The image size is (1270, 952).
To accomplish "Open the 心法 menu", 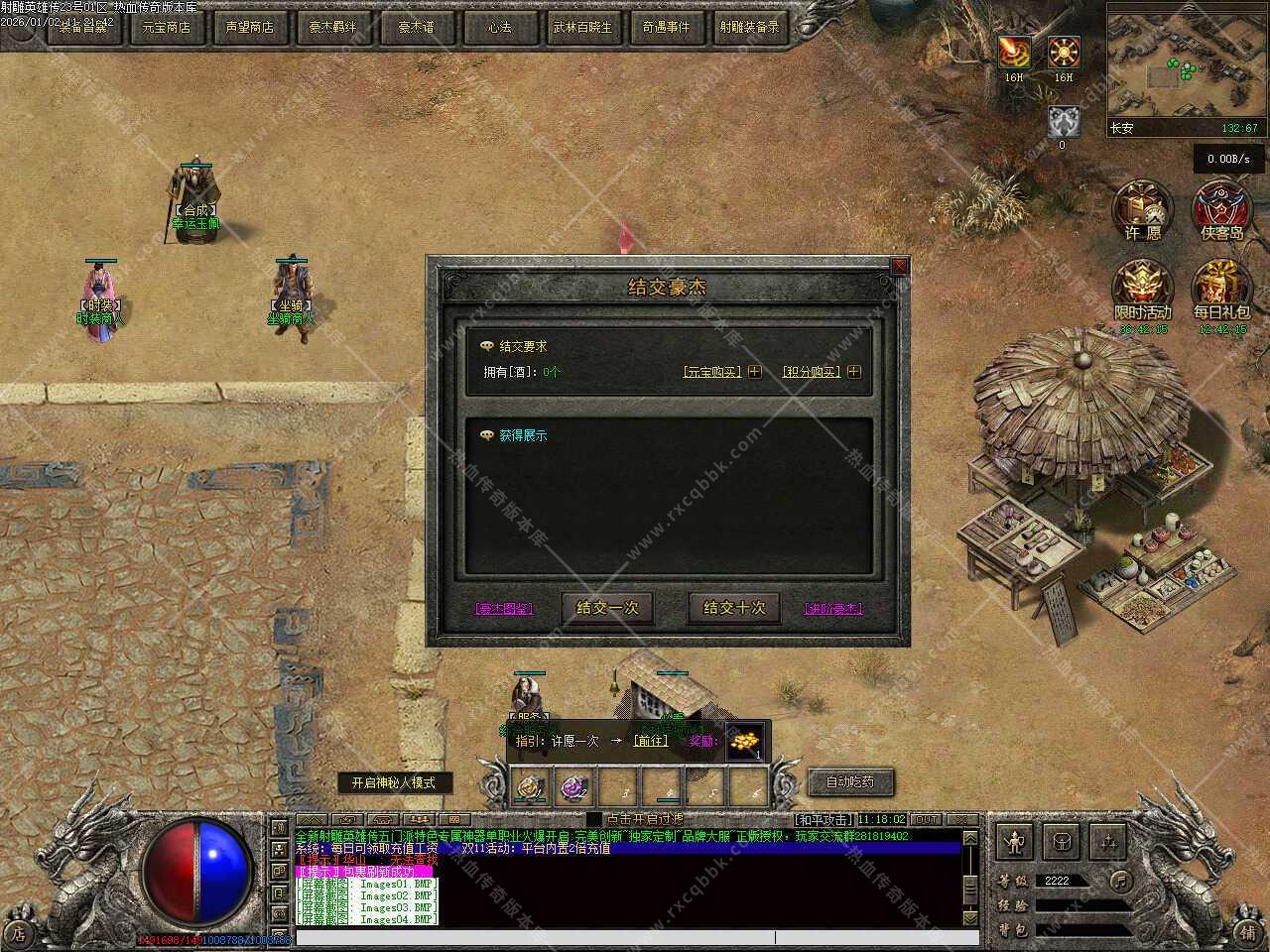I will point(499,27).
